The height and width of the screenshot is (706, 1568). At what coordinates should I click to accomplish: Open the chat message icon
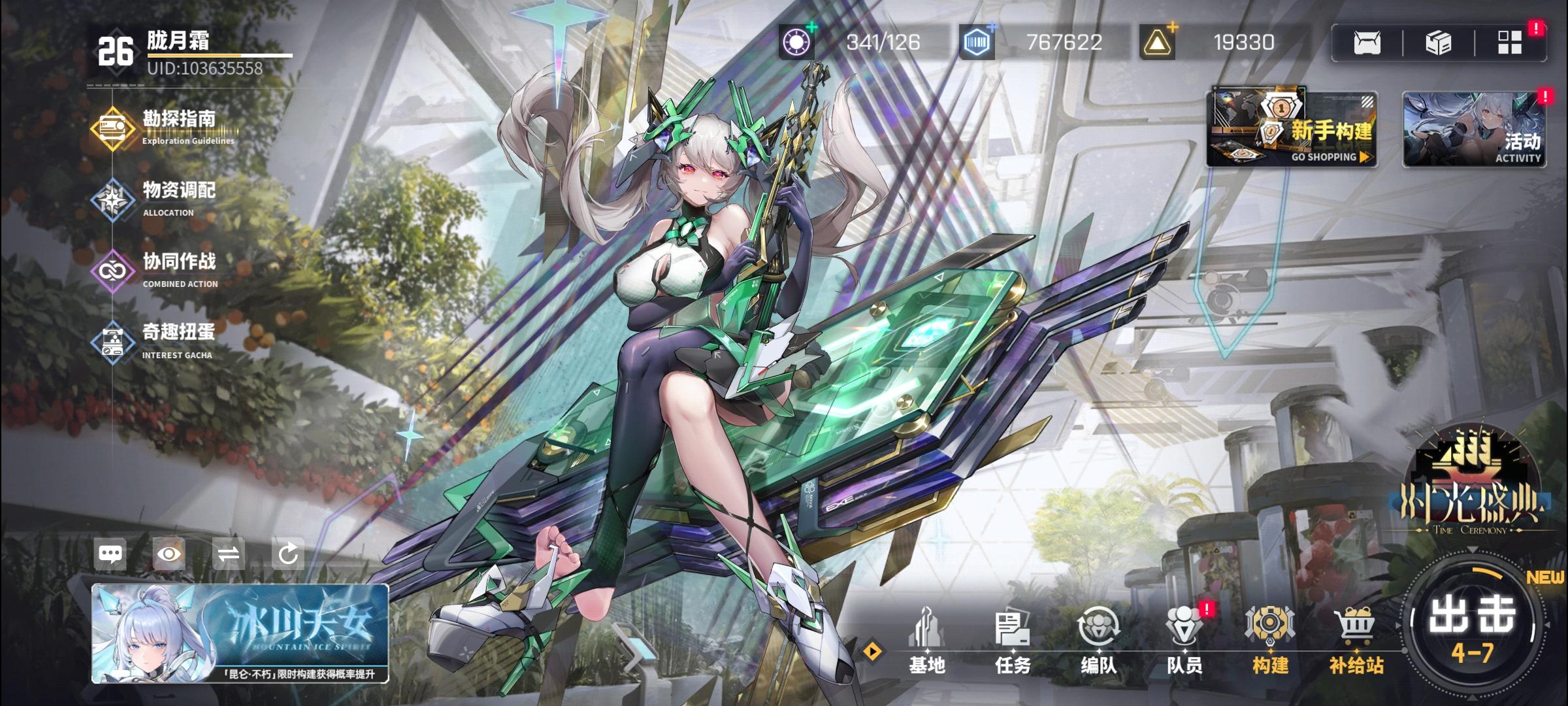pos(111,554)
